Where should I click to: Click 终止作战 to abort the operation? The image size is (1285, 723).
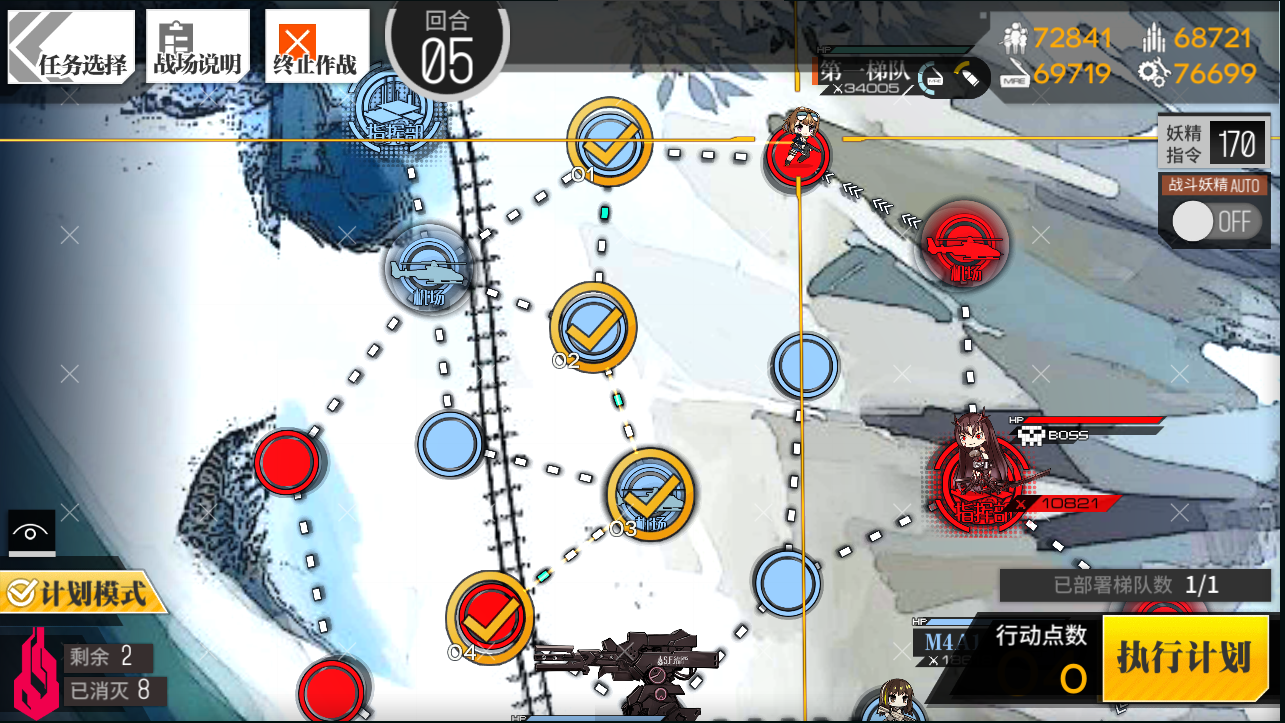point(316,46)
